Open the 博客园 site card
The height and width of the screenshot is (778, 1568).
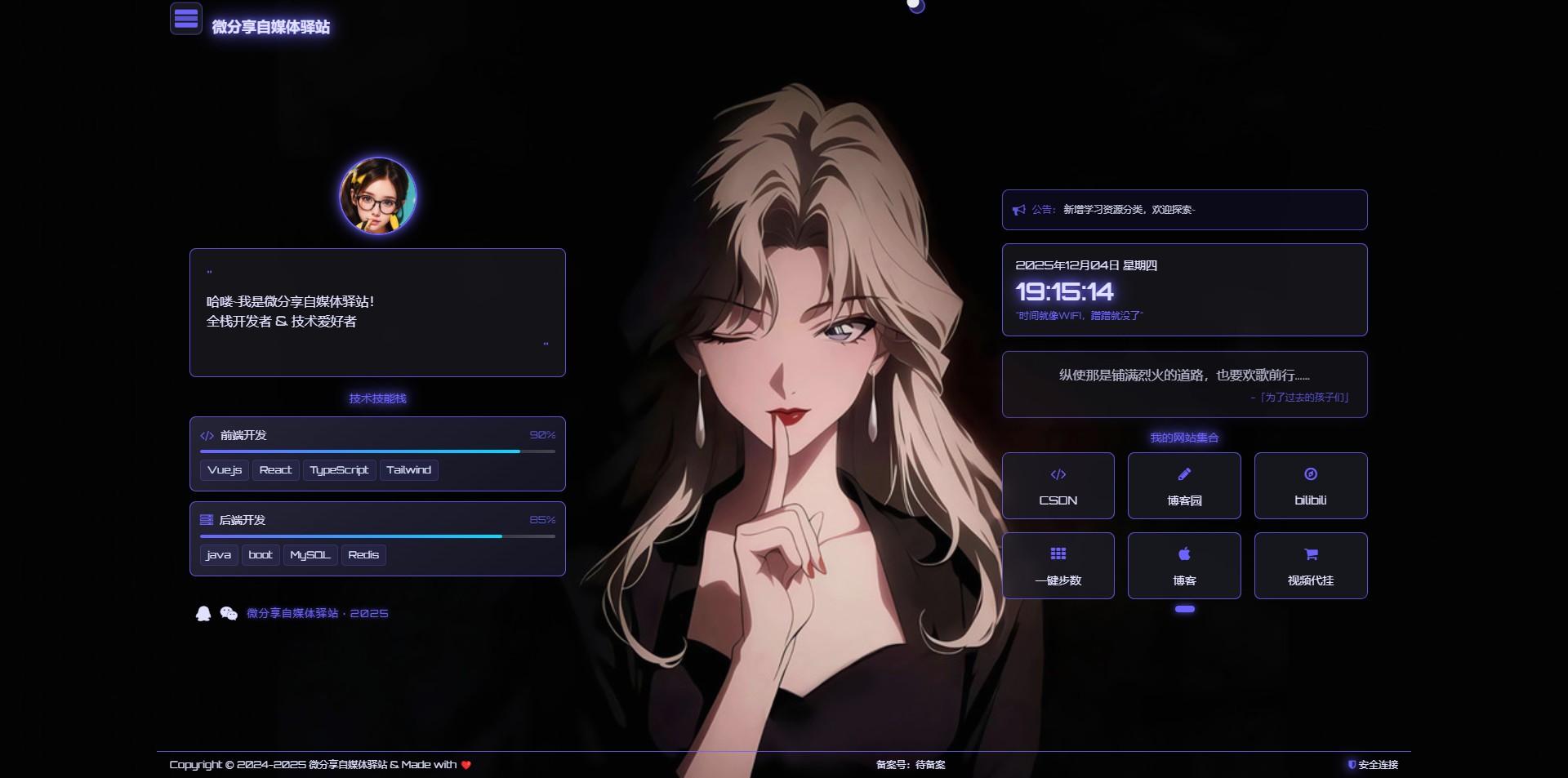tap(1184, 486)
